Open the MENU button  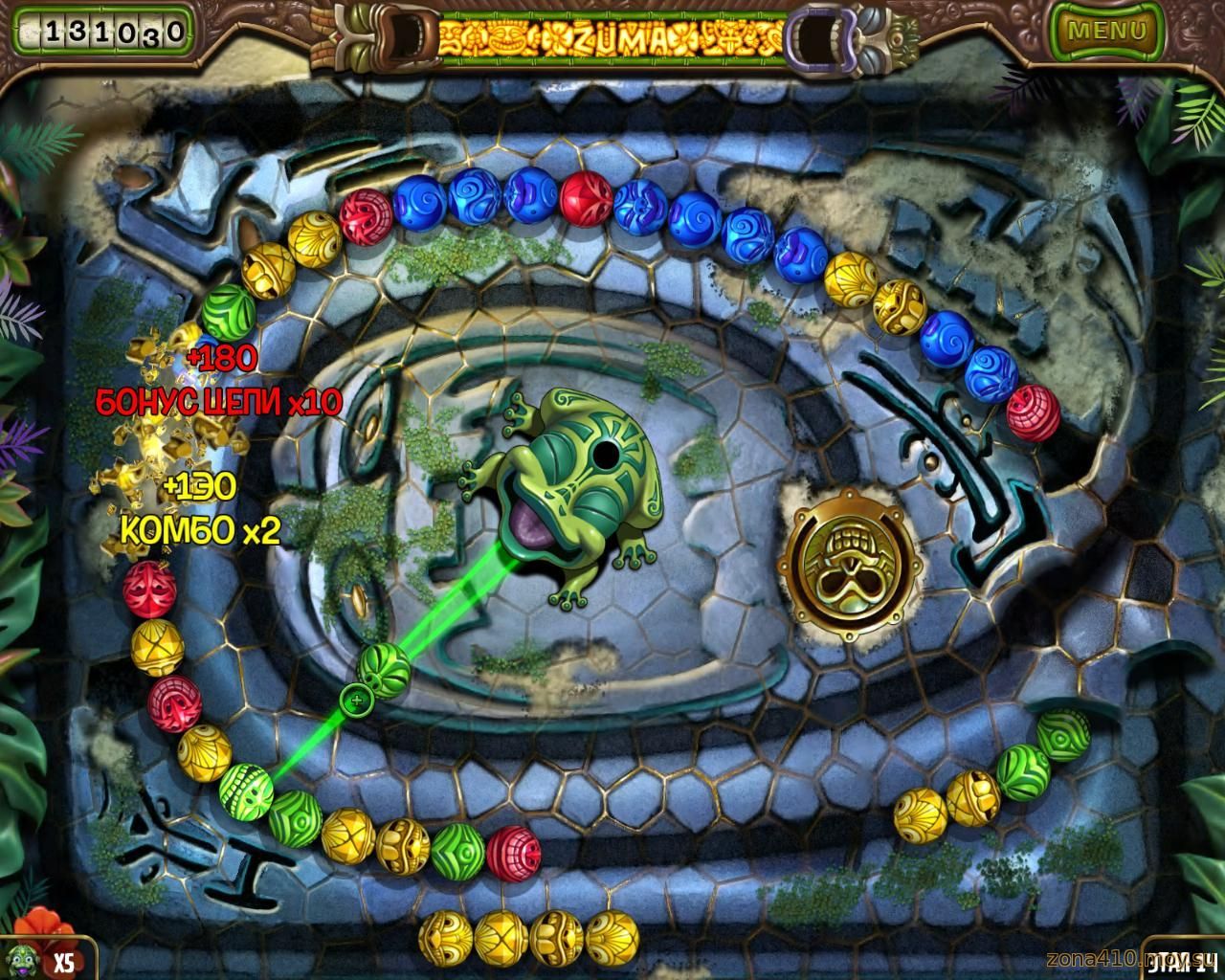(1105, 30)
